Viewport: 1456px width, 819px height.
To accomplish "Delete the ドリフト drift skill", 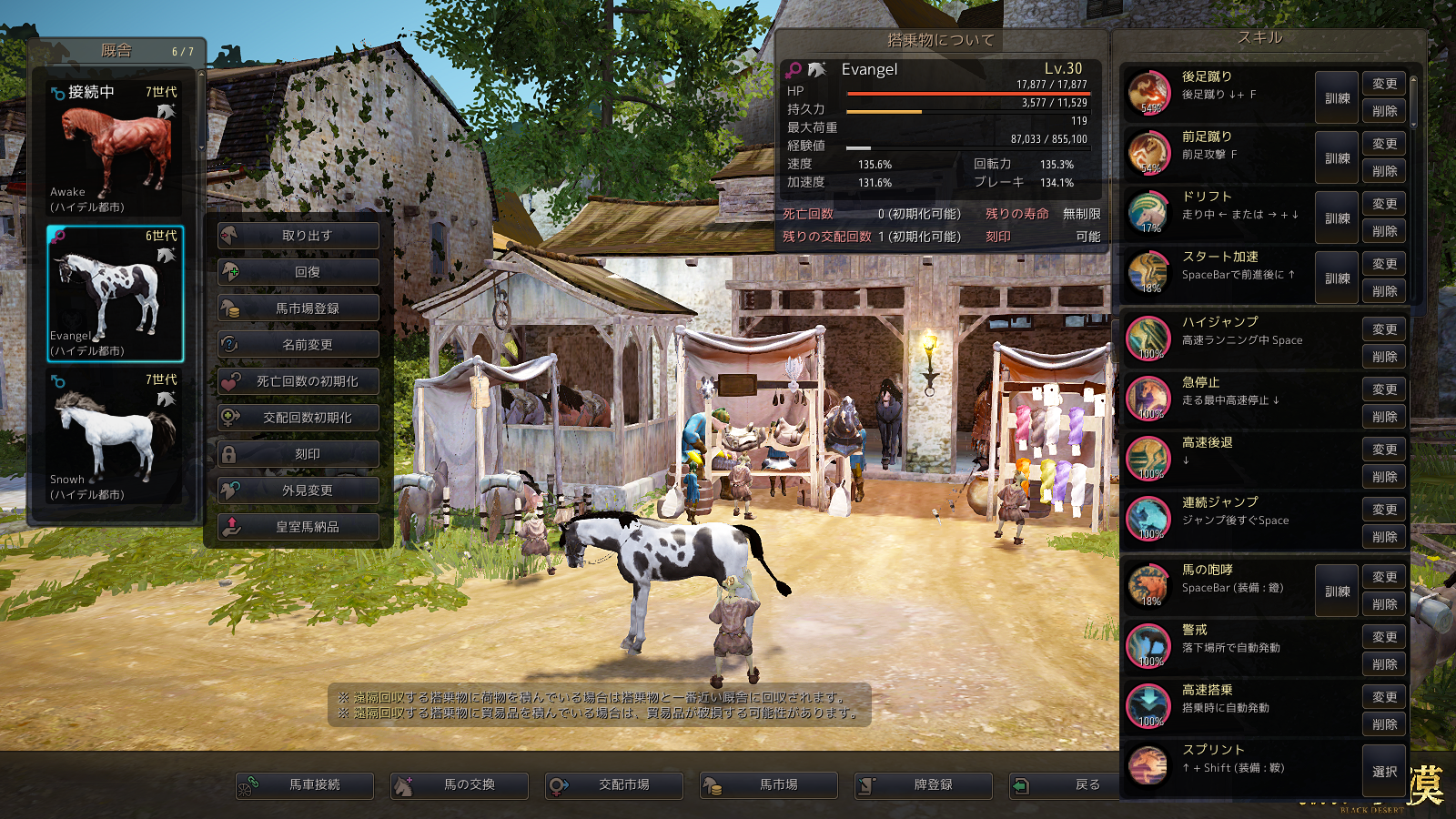I will pyautogui.click(x=1384, y=231).
